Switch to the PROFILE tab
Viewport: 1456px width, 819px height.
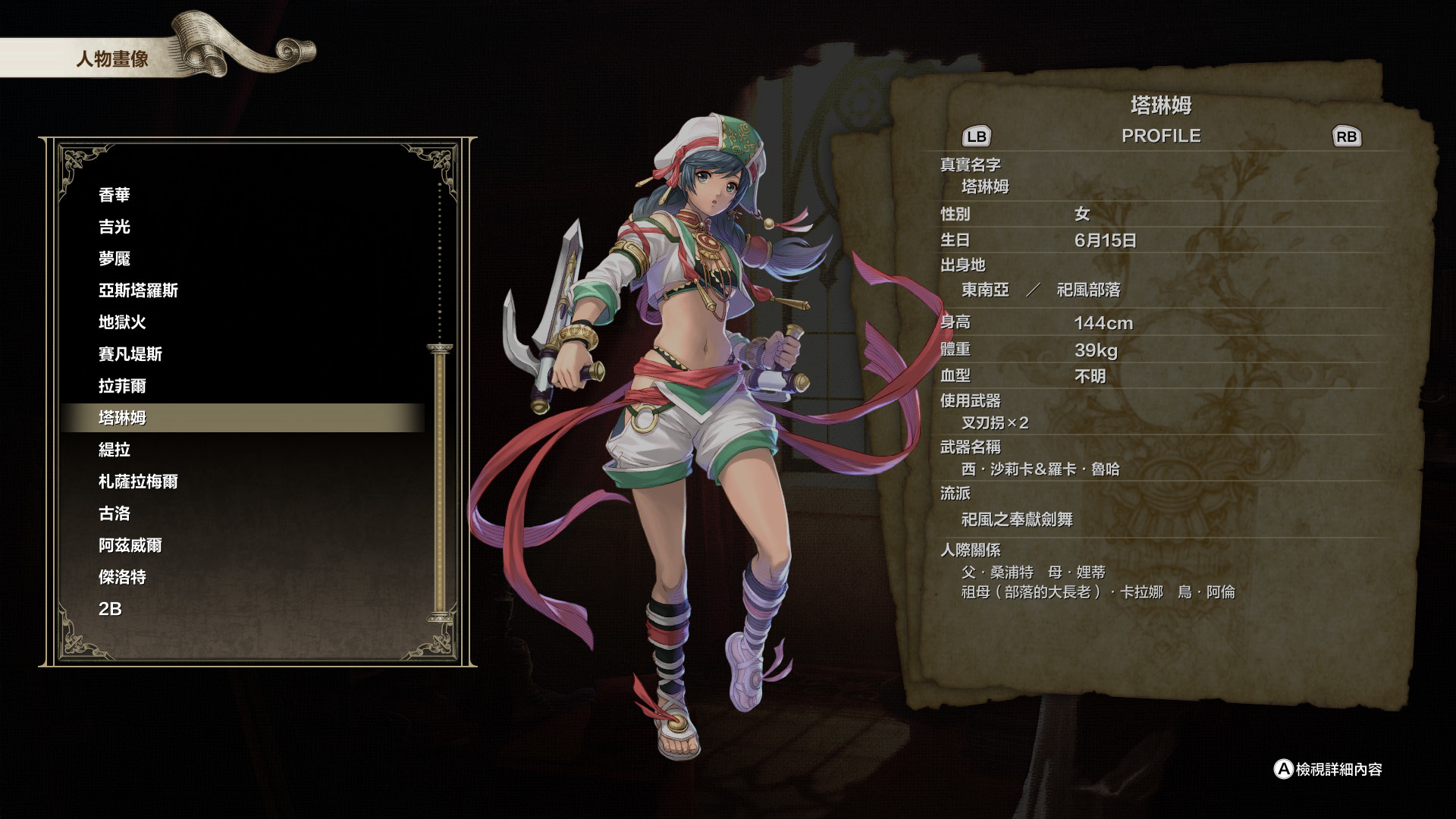click(x=1162, y=136)
